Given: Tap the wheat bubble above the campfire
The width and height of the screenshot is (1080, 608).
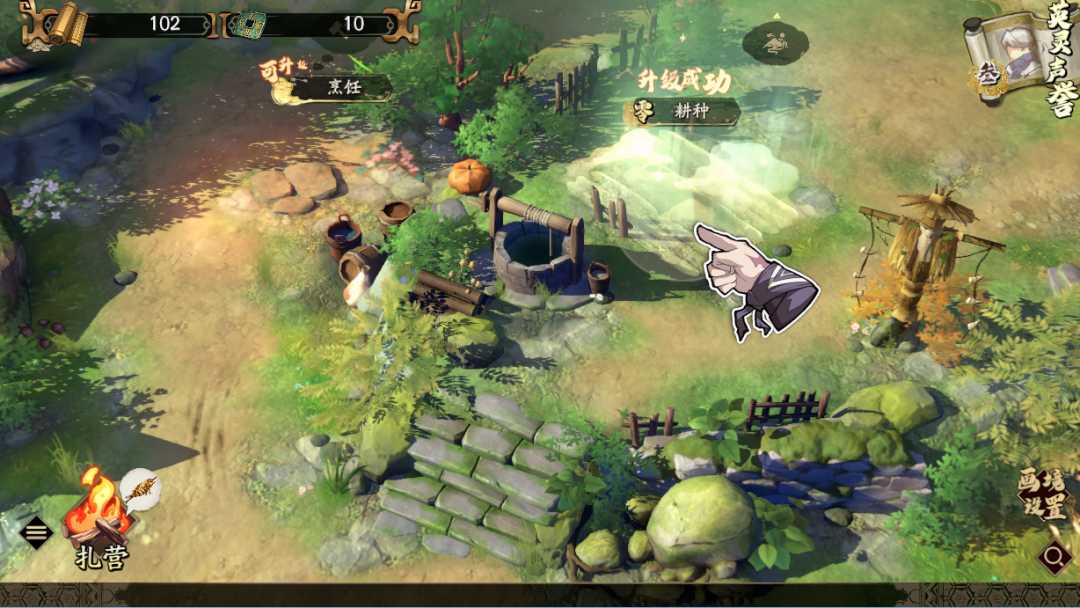Looking at the screenshot, I should point(141,489).
